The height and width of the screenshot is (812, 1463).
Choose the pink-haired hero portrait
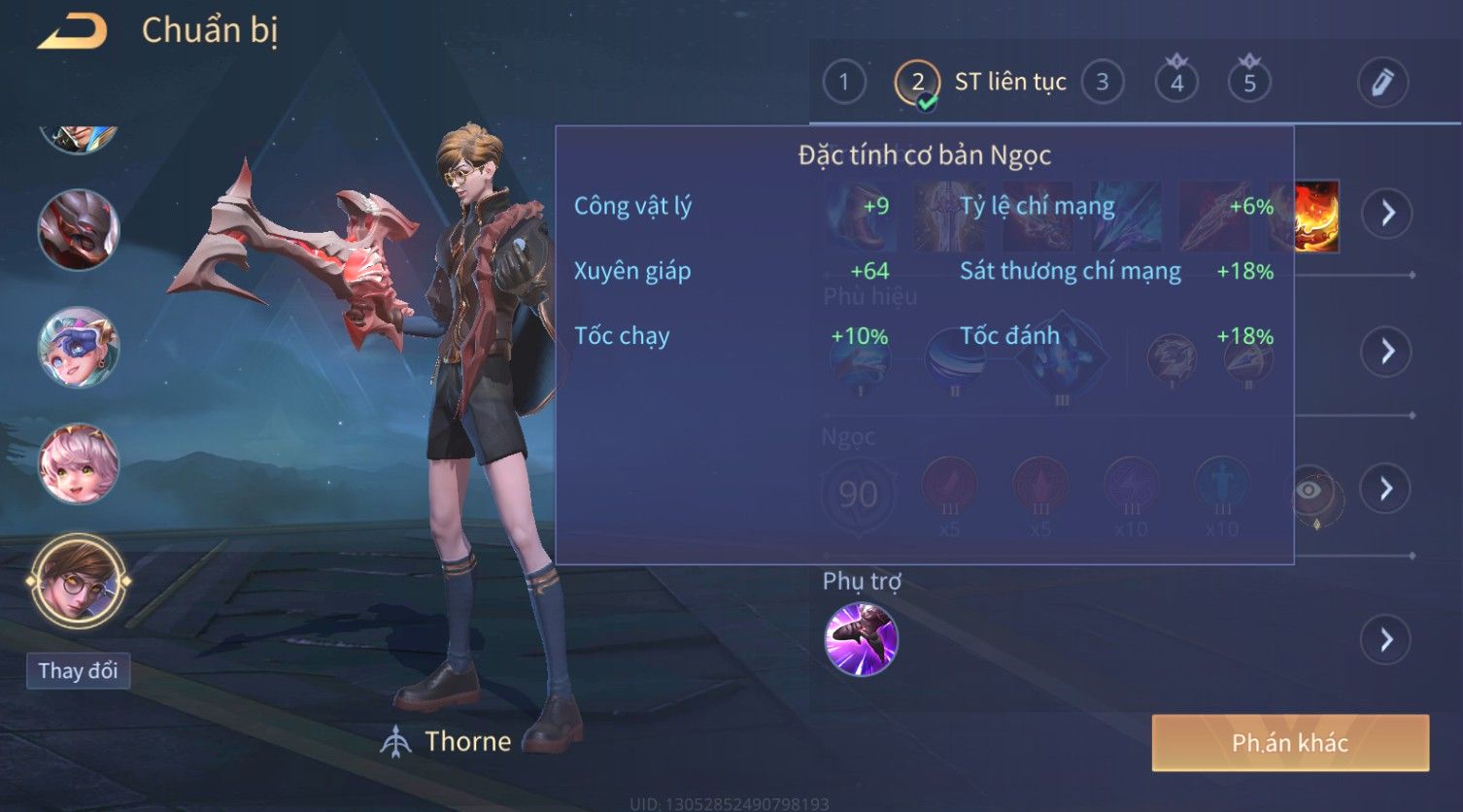pos(78,464)
